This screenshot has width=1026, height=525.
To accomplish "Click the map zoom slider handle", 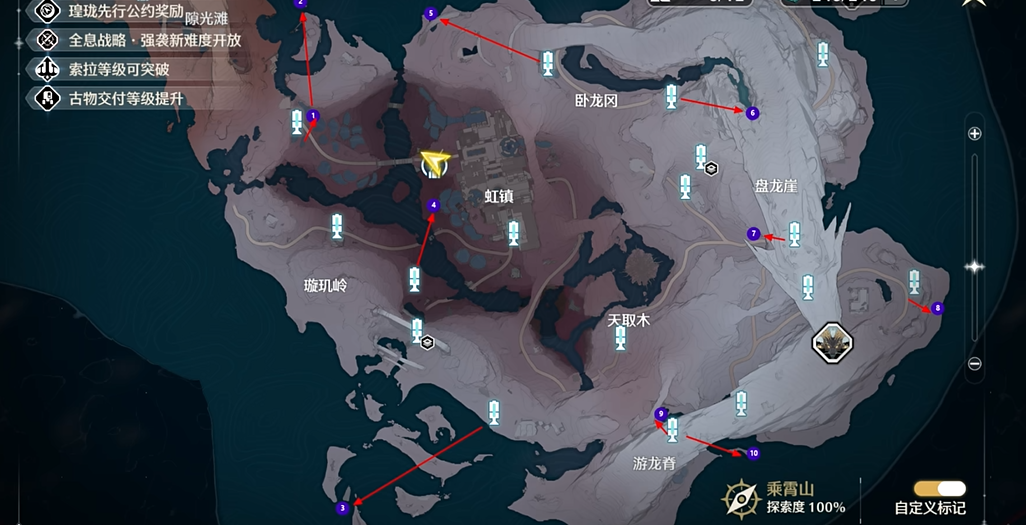I will (975, 266).
